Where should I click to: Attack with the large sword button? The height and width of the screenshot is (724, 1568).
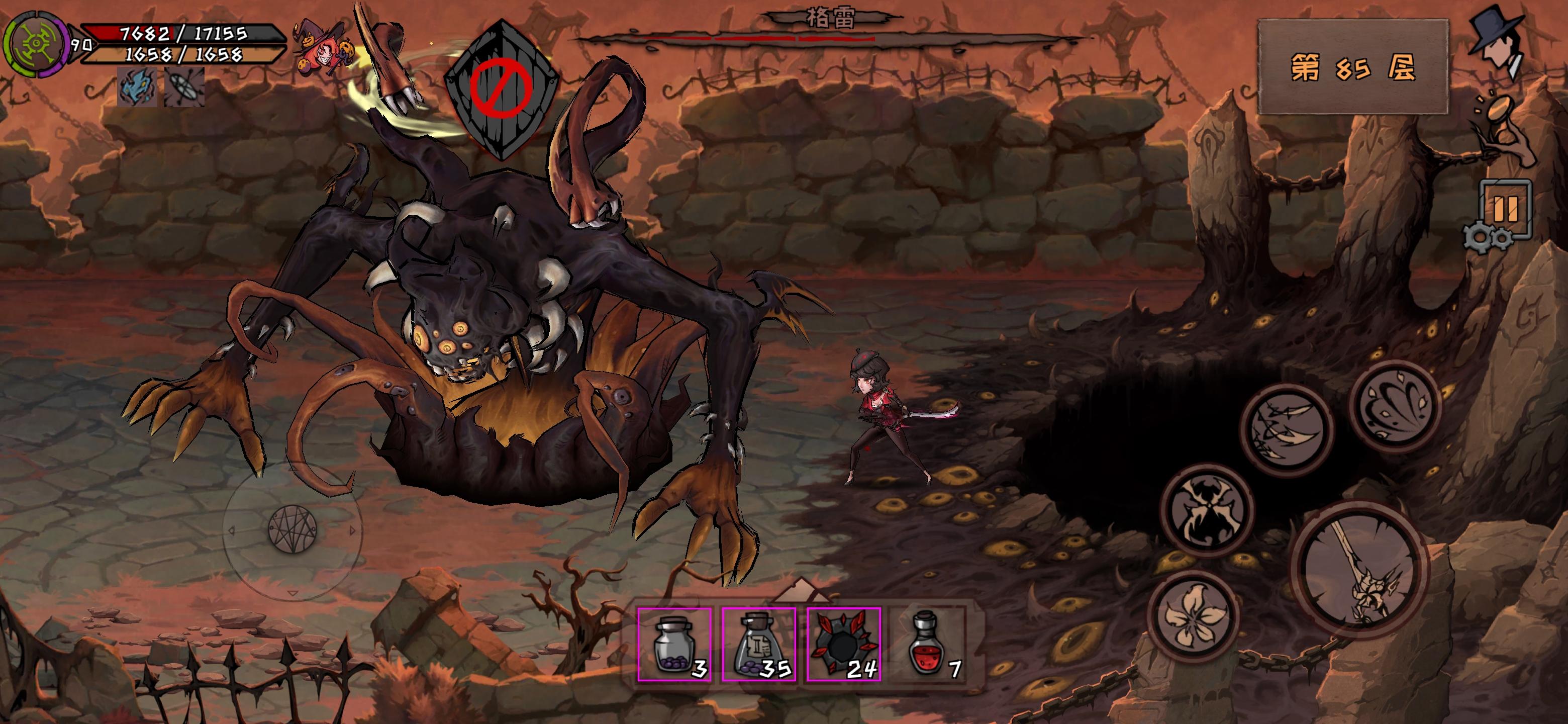[1360, 569]
